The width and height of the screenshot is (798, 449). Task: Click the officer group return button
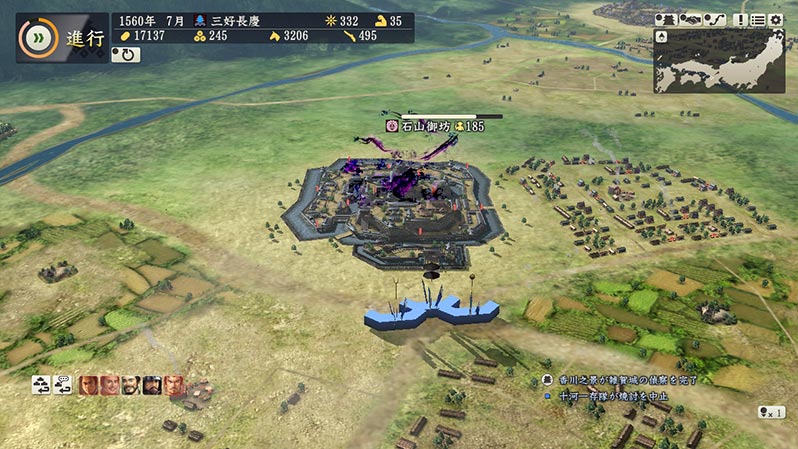coord(41,384)
